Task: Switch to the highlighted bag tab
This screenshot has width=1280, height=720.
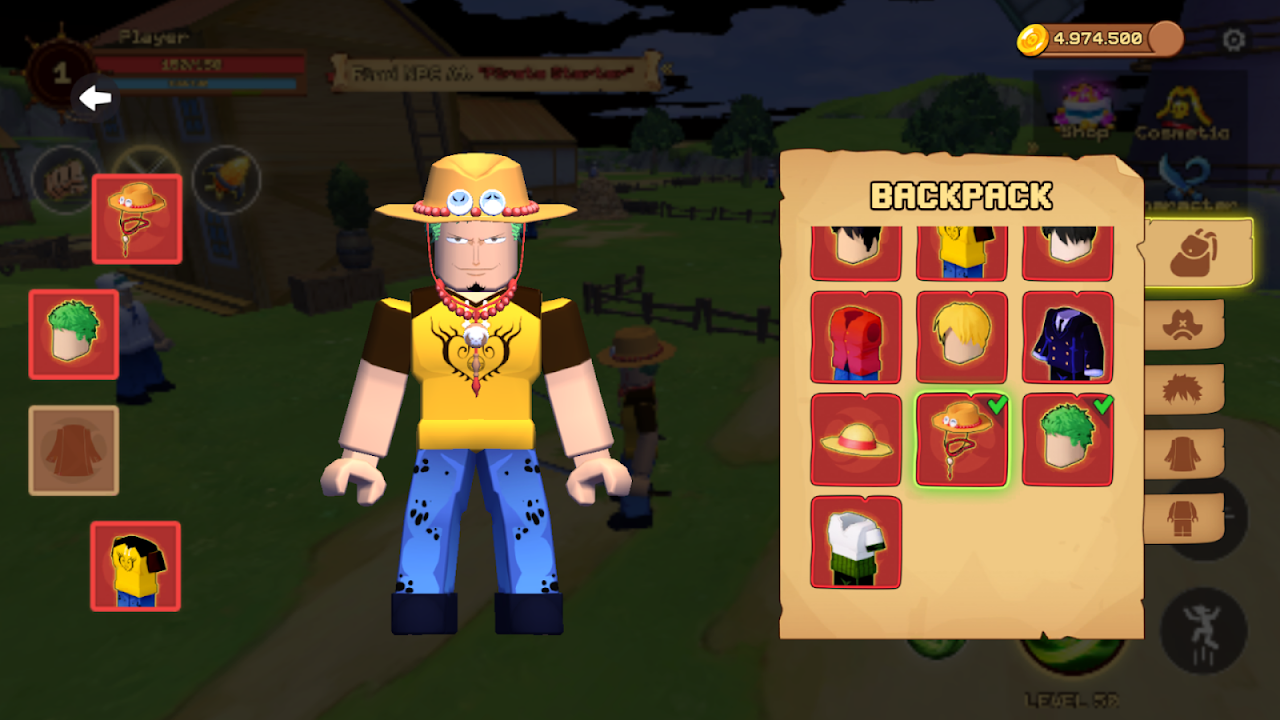Action: click(1196, 254)
